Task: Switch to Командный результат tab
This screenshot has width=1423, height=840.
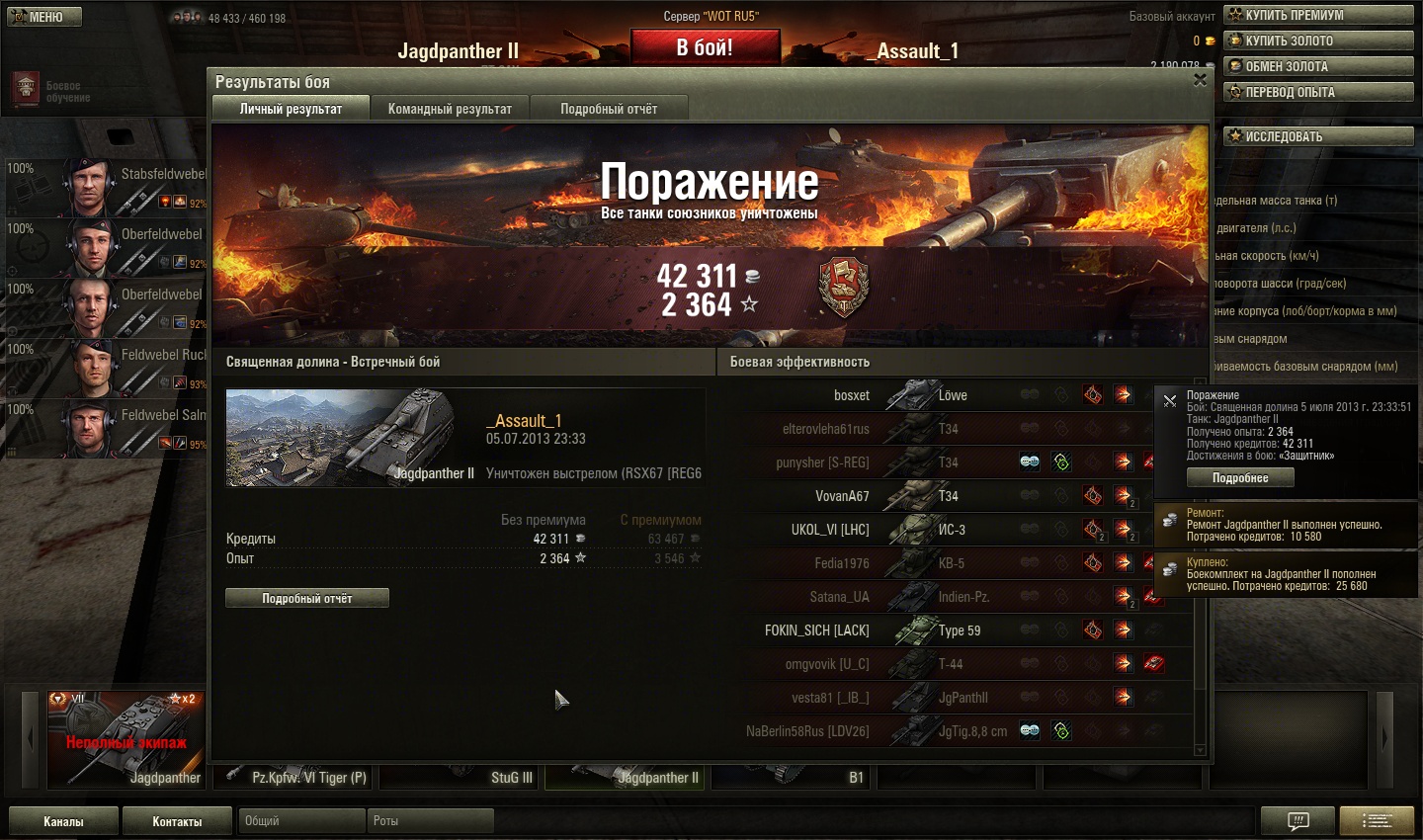Action: pyautogui.click(x=450, y=109)
